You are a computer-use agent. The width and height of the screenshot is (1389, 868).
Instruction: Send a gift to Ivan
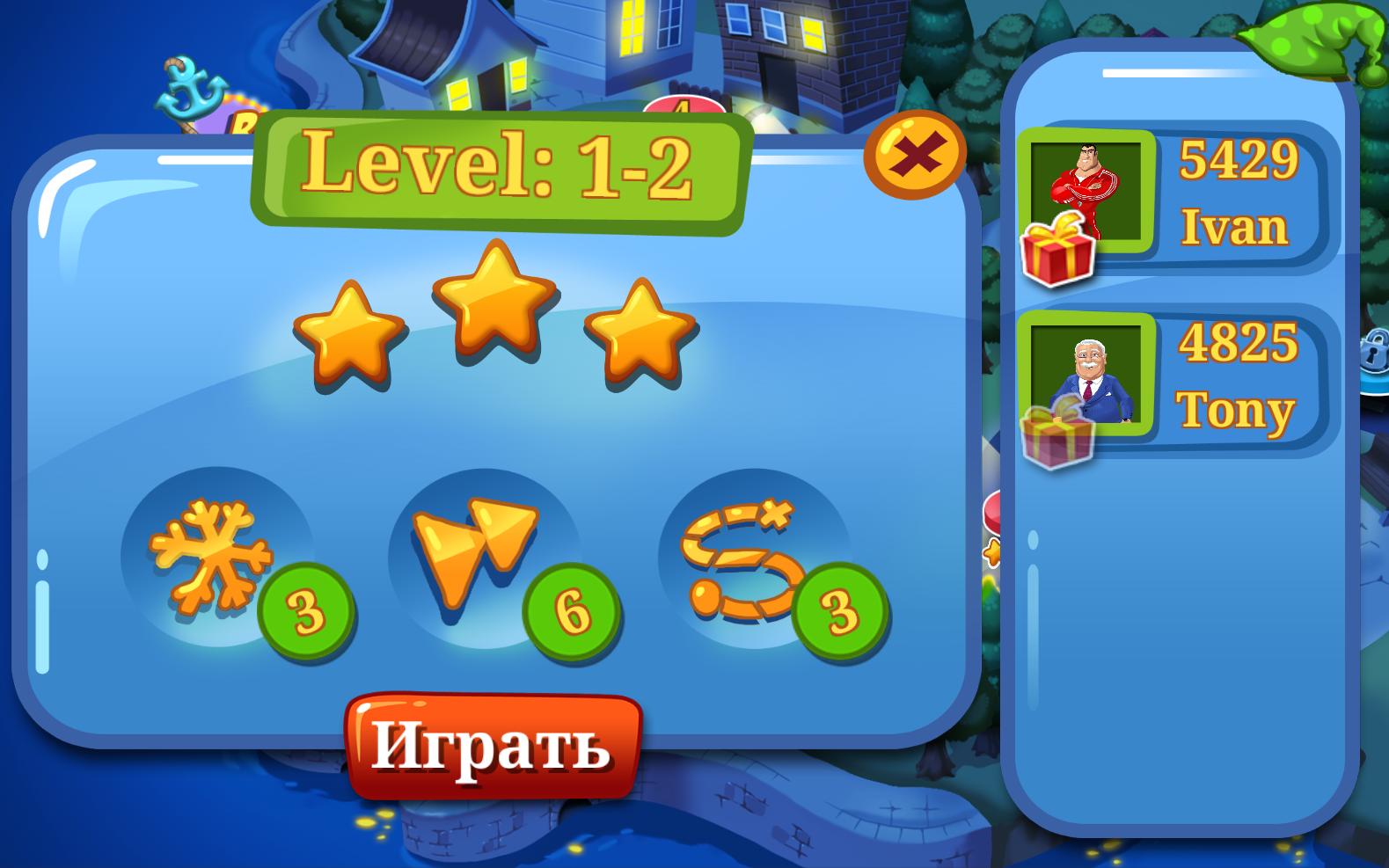[1056, 247]
